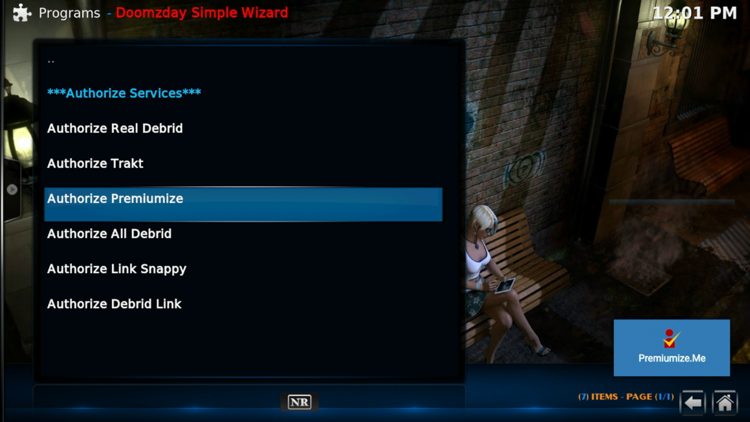The image size is (750, 422).
Task: Select the parent folder '..' entry
Action: coord(51,60)
